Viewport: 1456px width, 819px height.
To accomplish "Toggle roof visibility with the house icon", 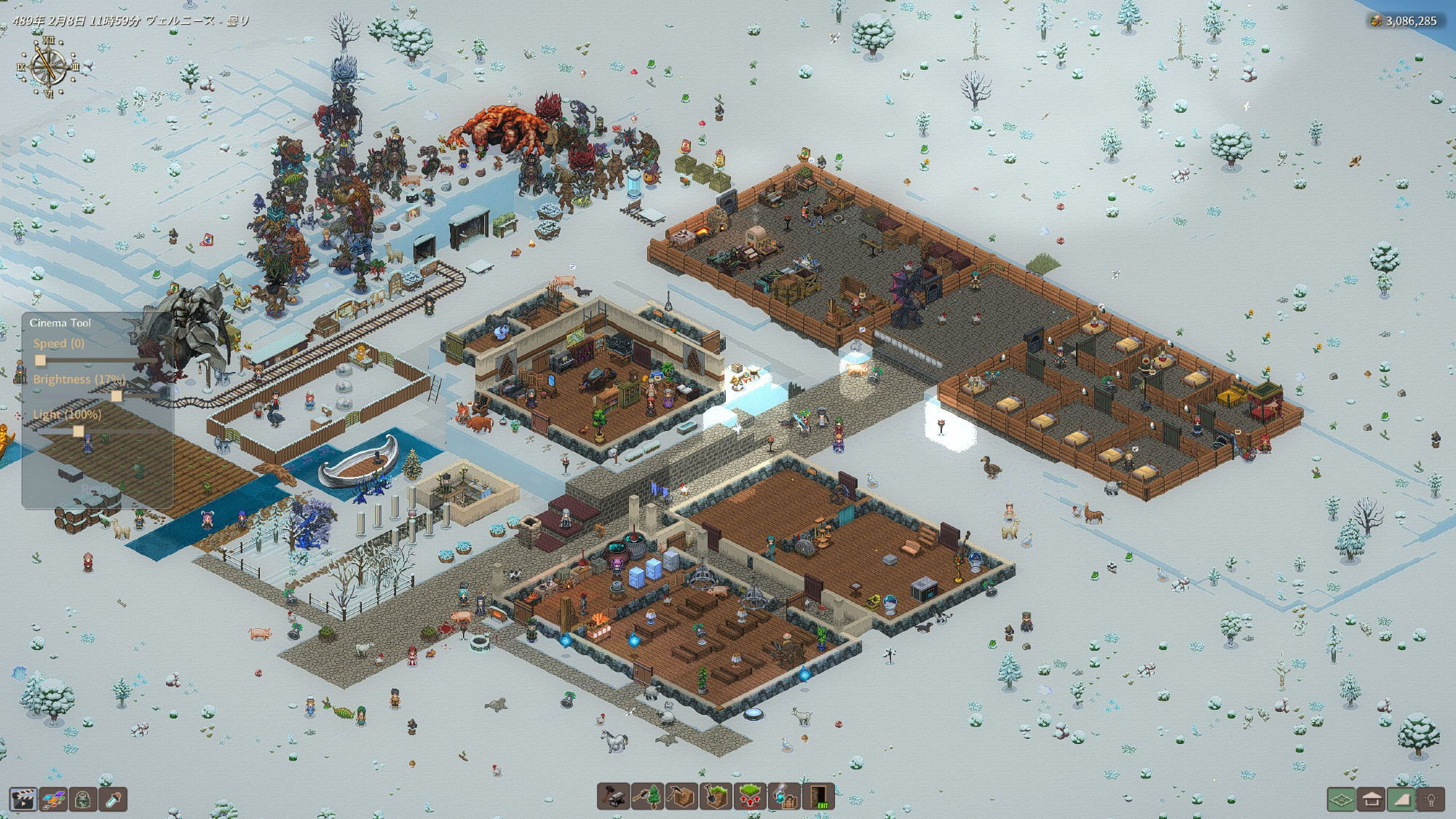I will click(1372, 799).
